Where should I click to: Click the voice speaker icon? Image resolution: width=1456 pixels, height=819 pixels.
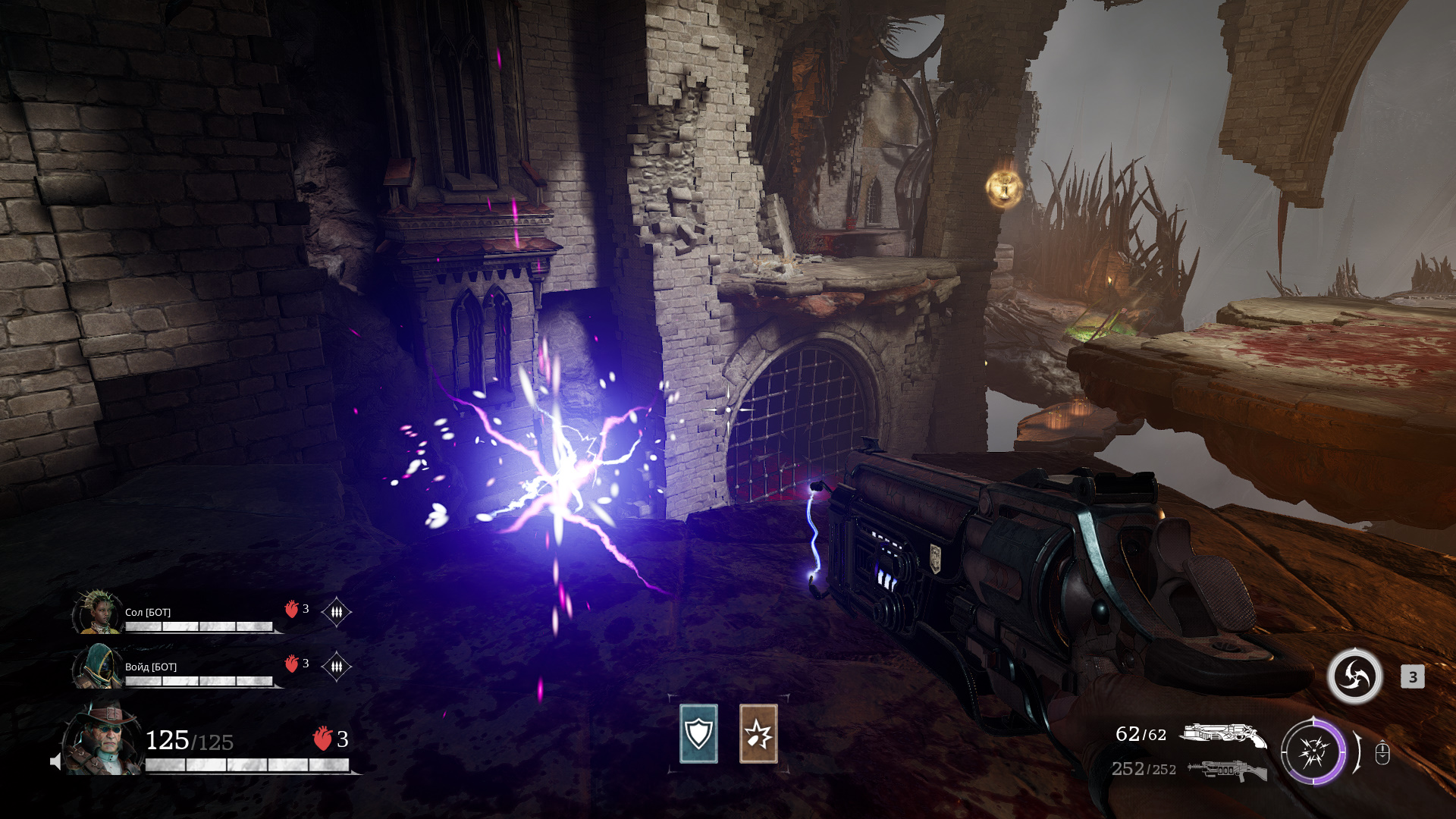click(x=55, y=761)
